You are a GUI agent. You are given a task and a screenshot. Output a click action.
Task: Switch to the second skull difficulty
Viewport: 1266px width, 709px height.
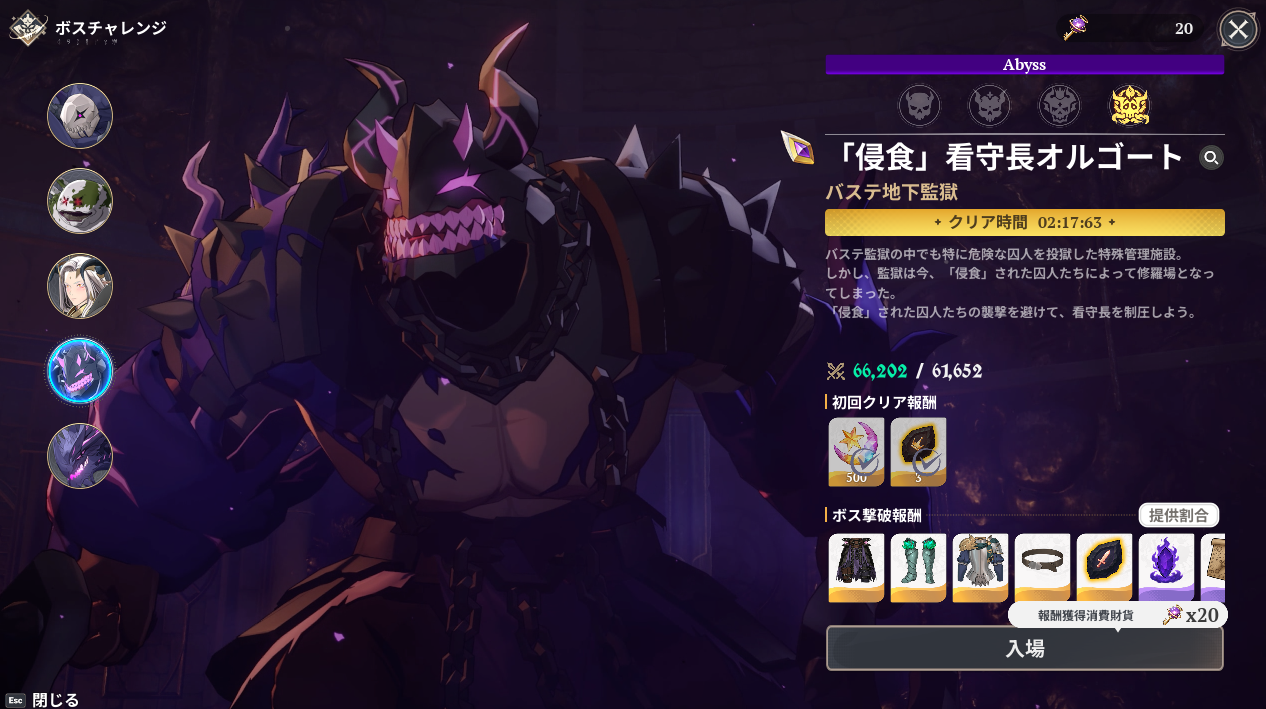pos(989,105)
